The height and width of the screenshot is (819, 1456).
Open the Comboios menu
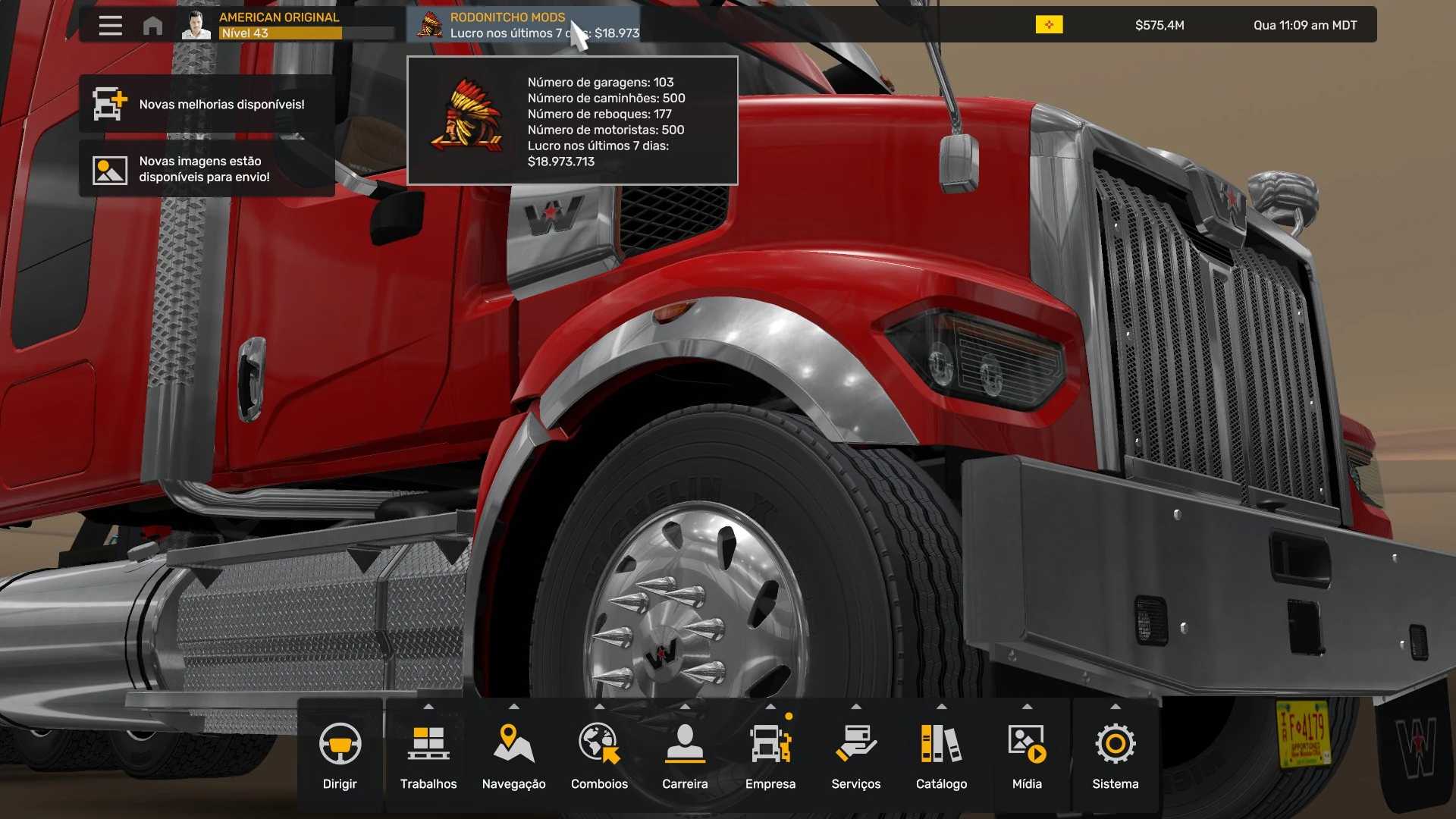coord(599,755)
